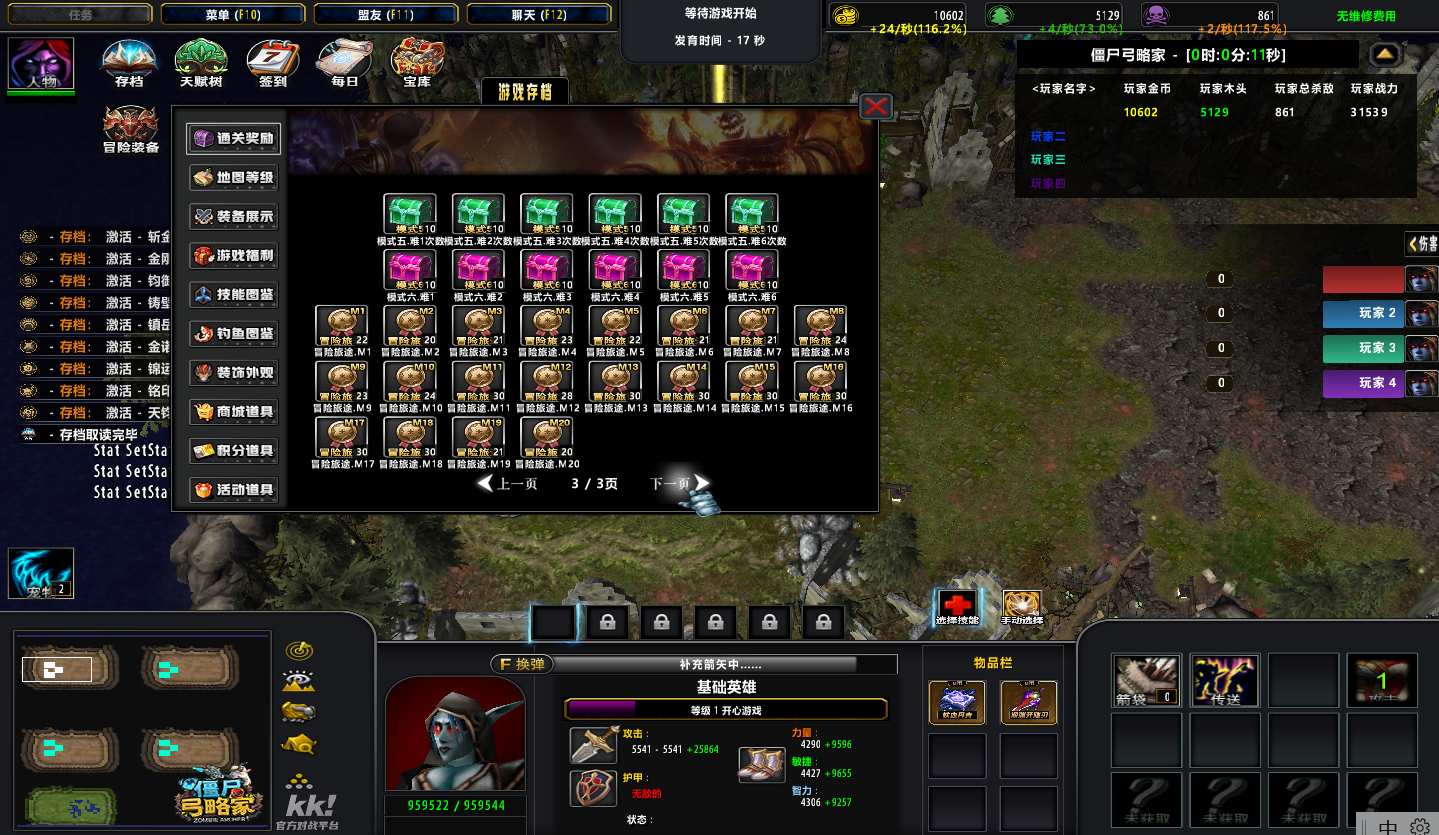The image size is (1439, 835).
Task: Switch to the 地图等级 category
Action: coord(233,178)
